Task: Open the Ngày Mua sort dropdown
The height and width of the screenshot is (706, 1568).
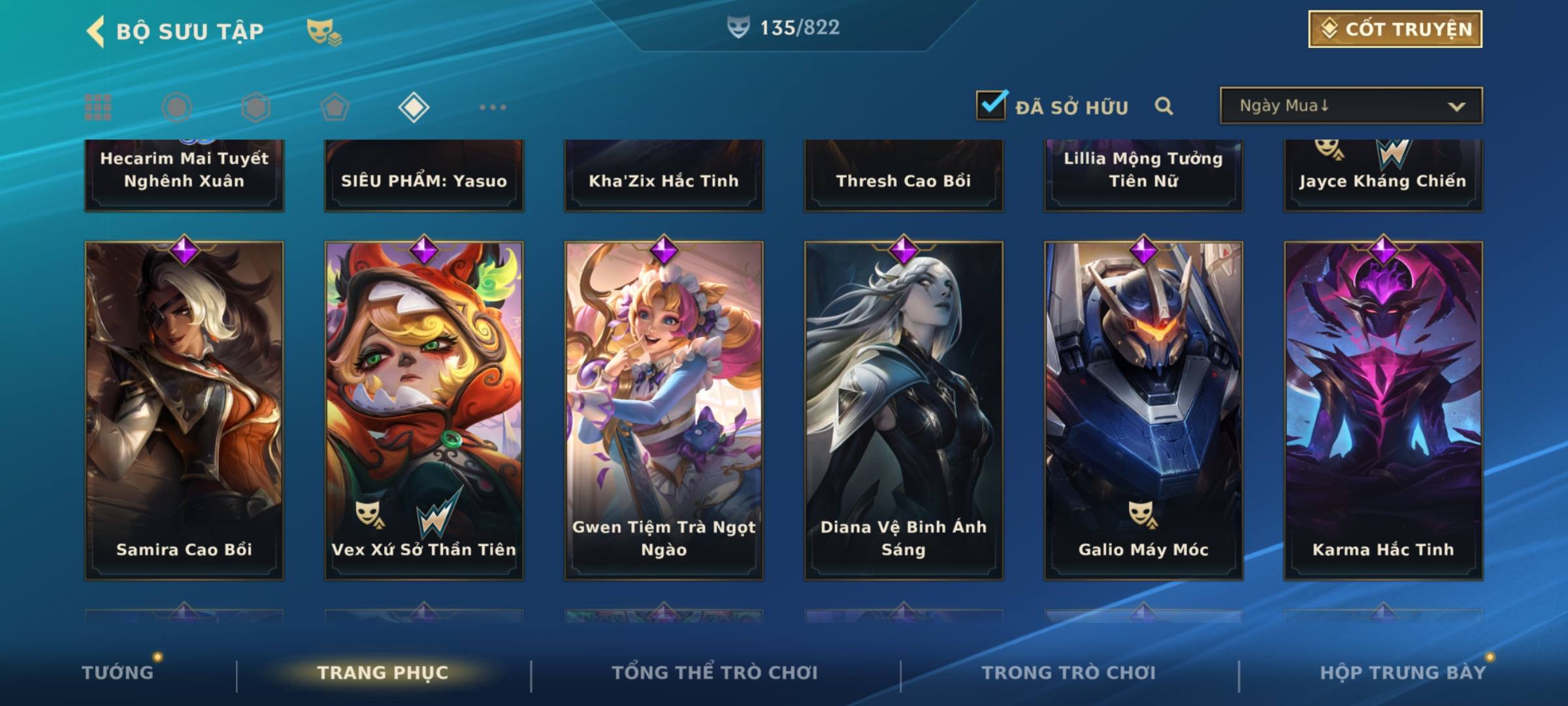Action: click(x=1350, y=106)
